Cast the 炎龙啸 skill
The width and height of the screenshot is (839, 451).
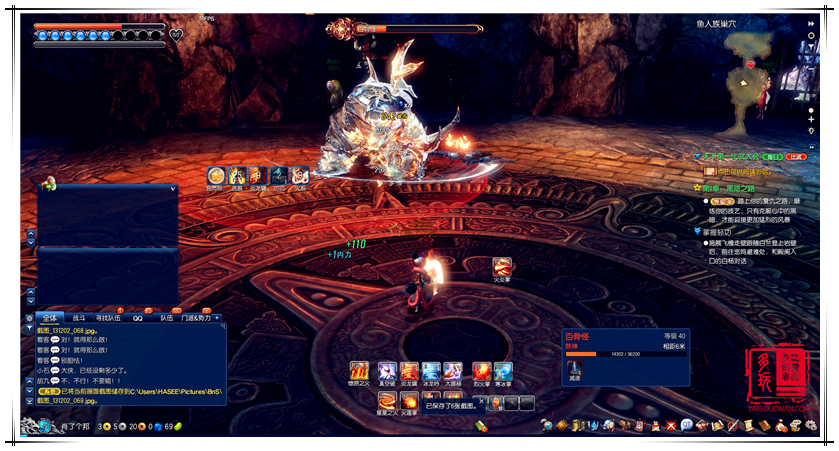coord(409,371)
